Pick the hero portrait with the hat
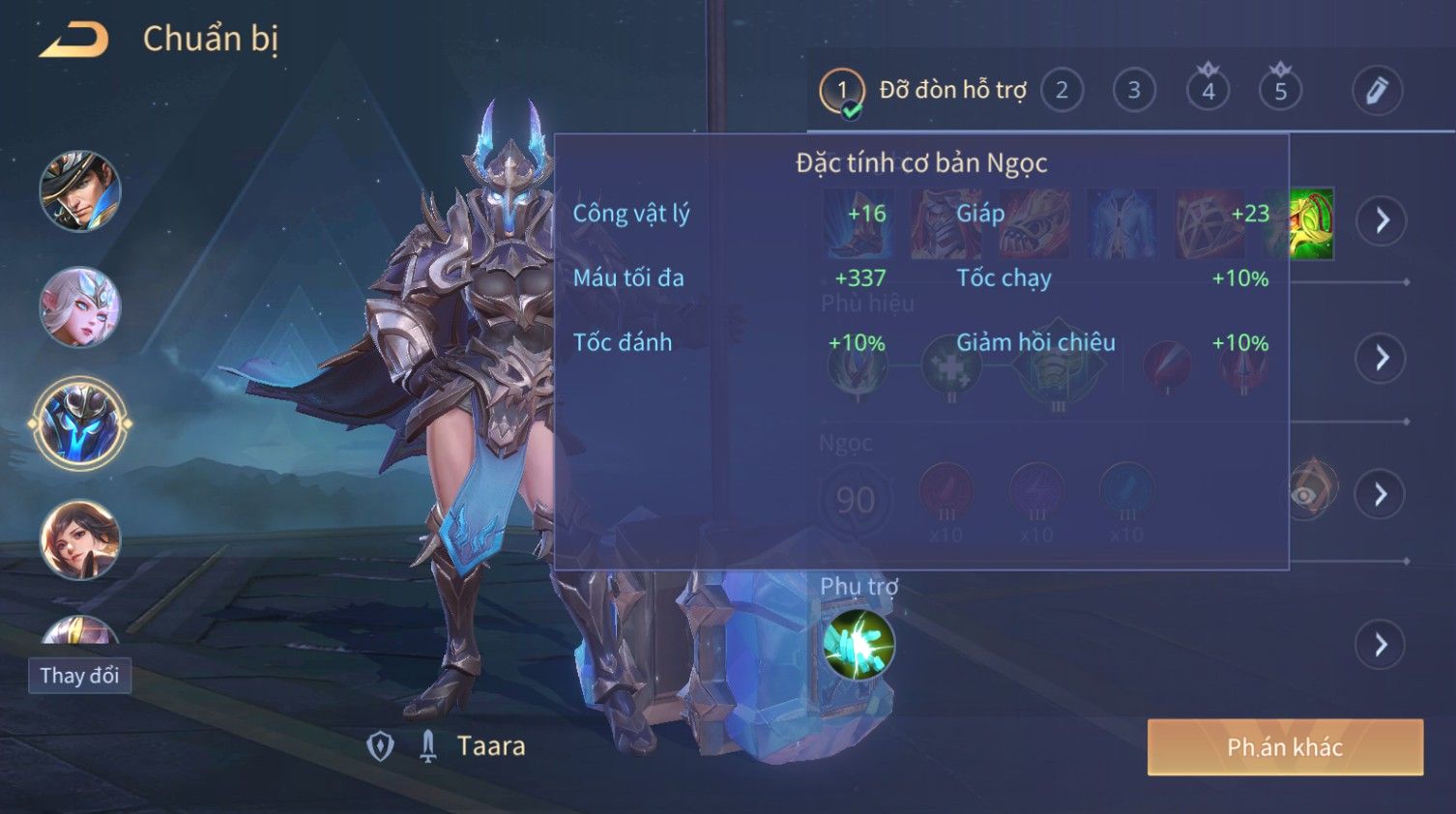Screen dimensions: 1456x814 coord(80,191)
